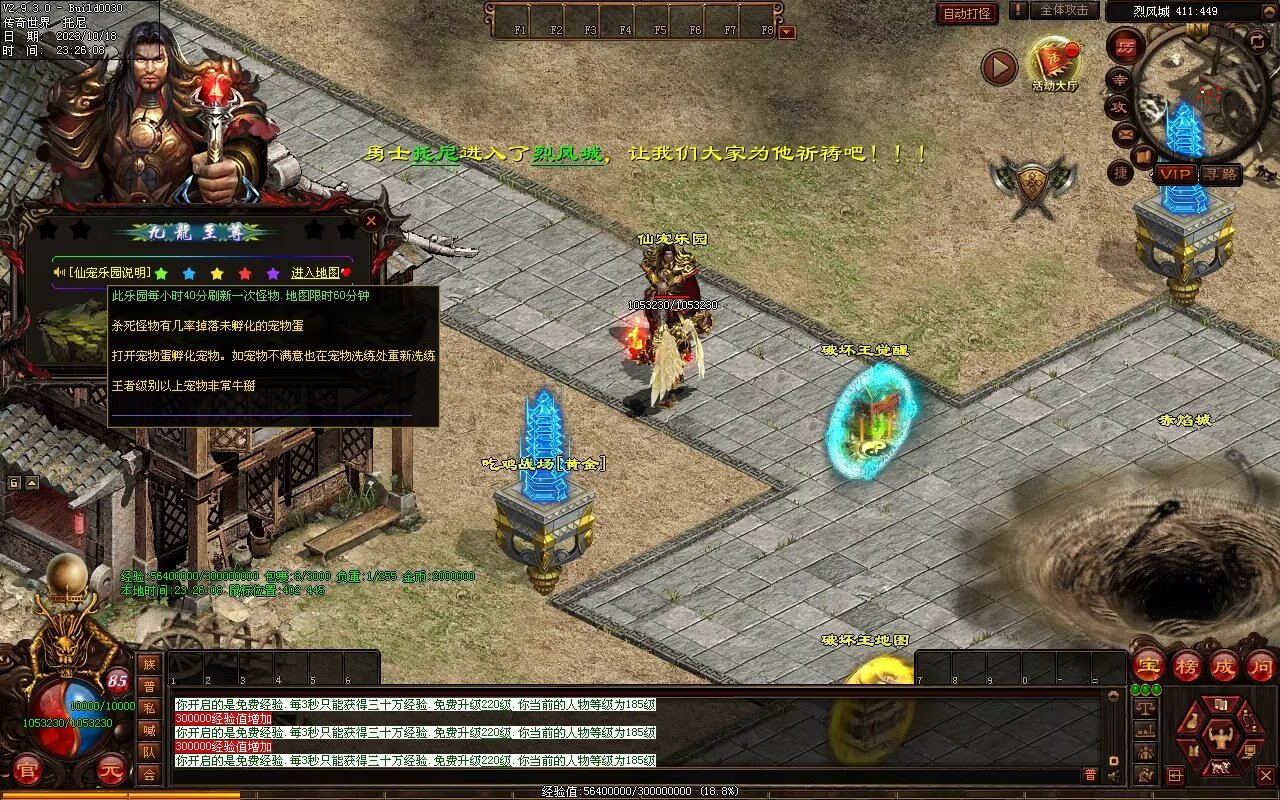
Task: Open the 活动大厅 event hall icon
Action: coord(1055,62)
